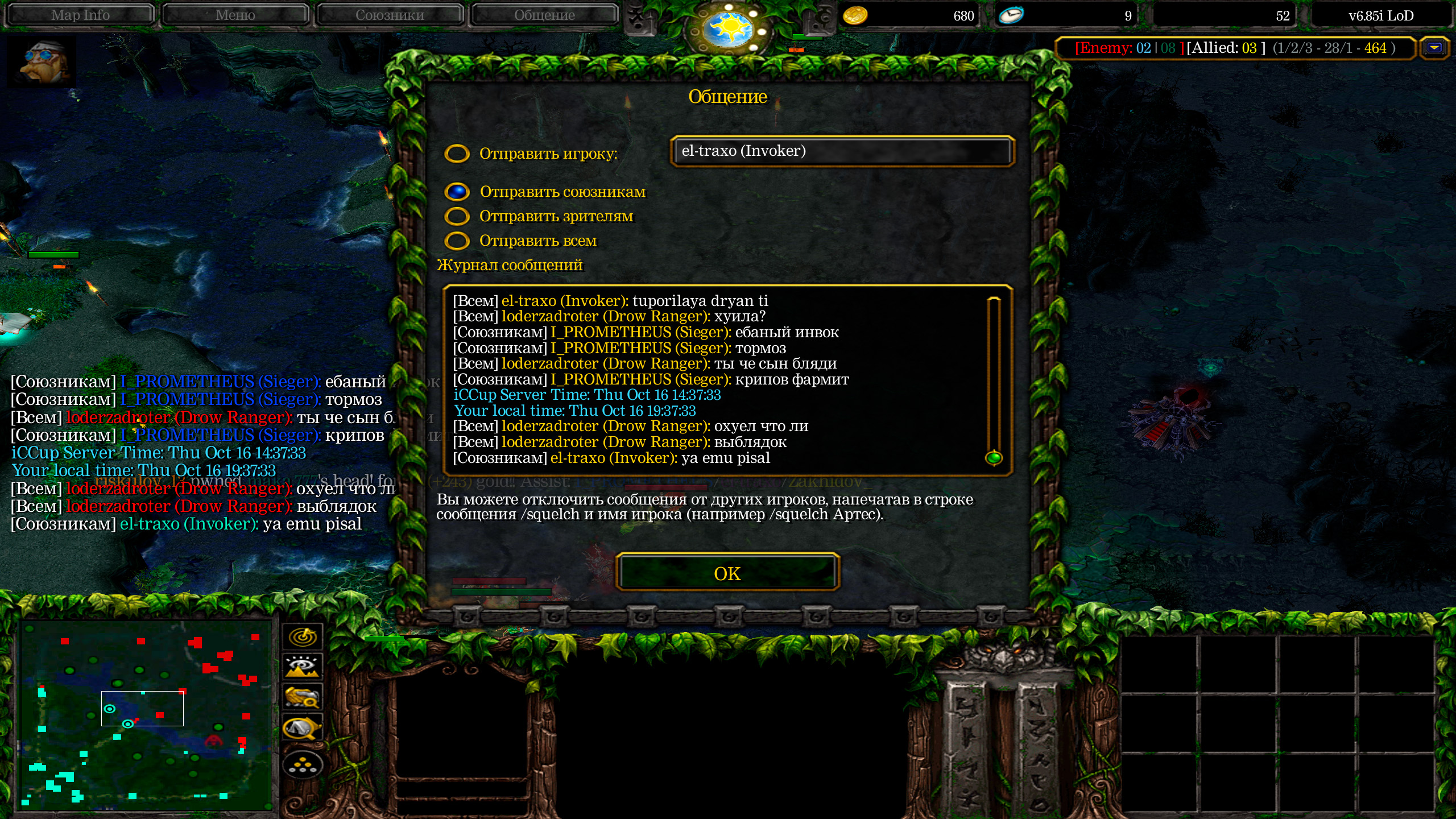
Task: Open the Map Info menu
Action: coord(80,15)
